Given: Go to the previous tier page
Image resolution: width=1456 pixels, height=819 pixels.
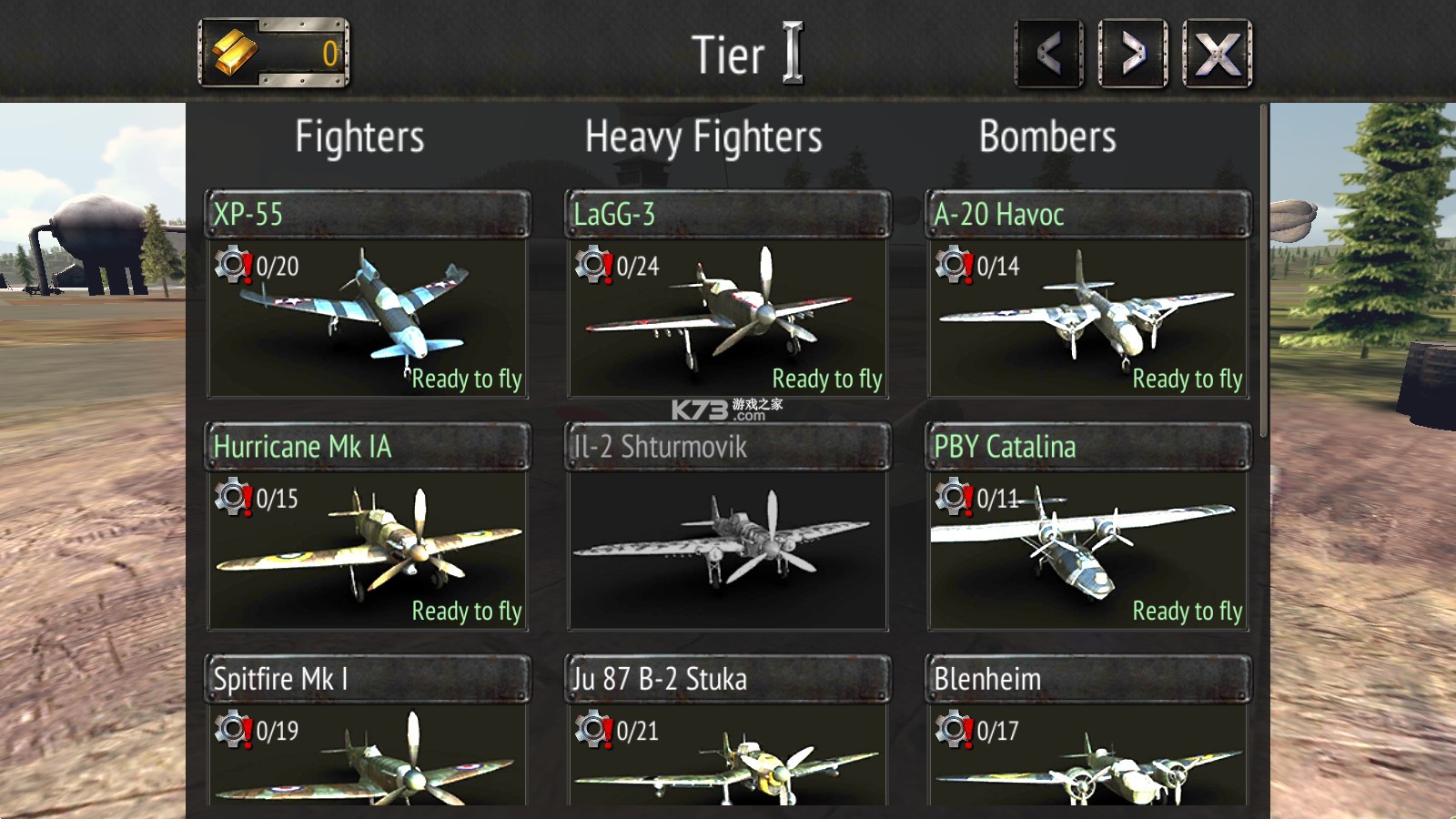Looking at the screenshot, I should point(1049,55).
